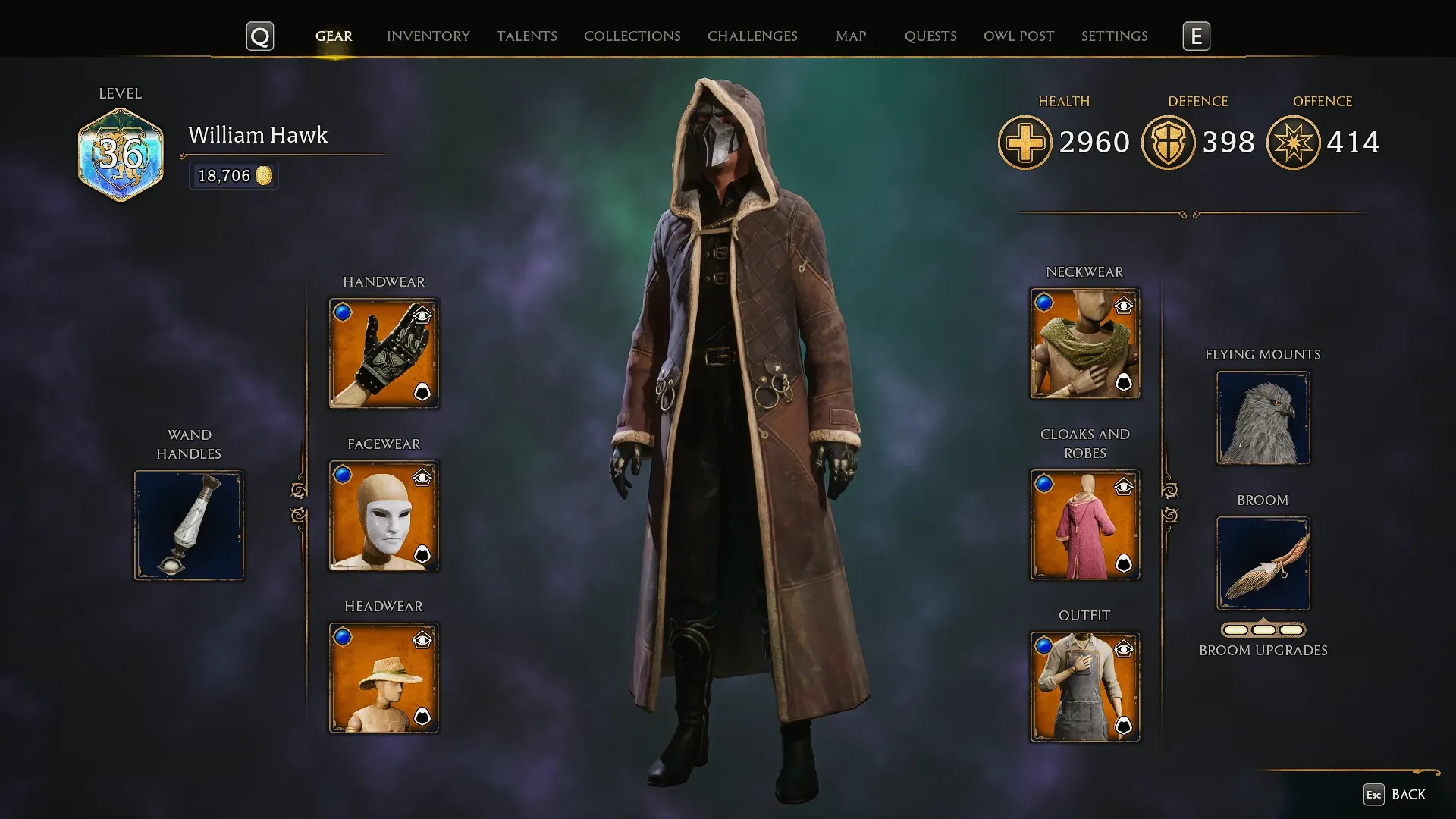
Task: Click the Broom Upgrades progress pips
Action: coord(1263,629)
